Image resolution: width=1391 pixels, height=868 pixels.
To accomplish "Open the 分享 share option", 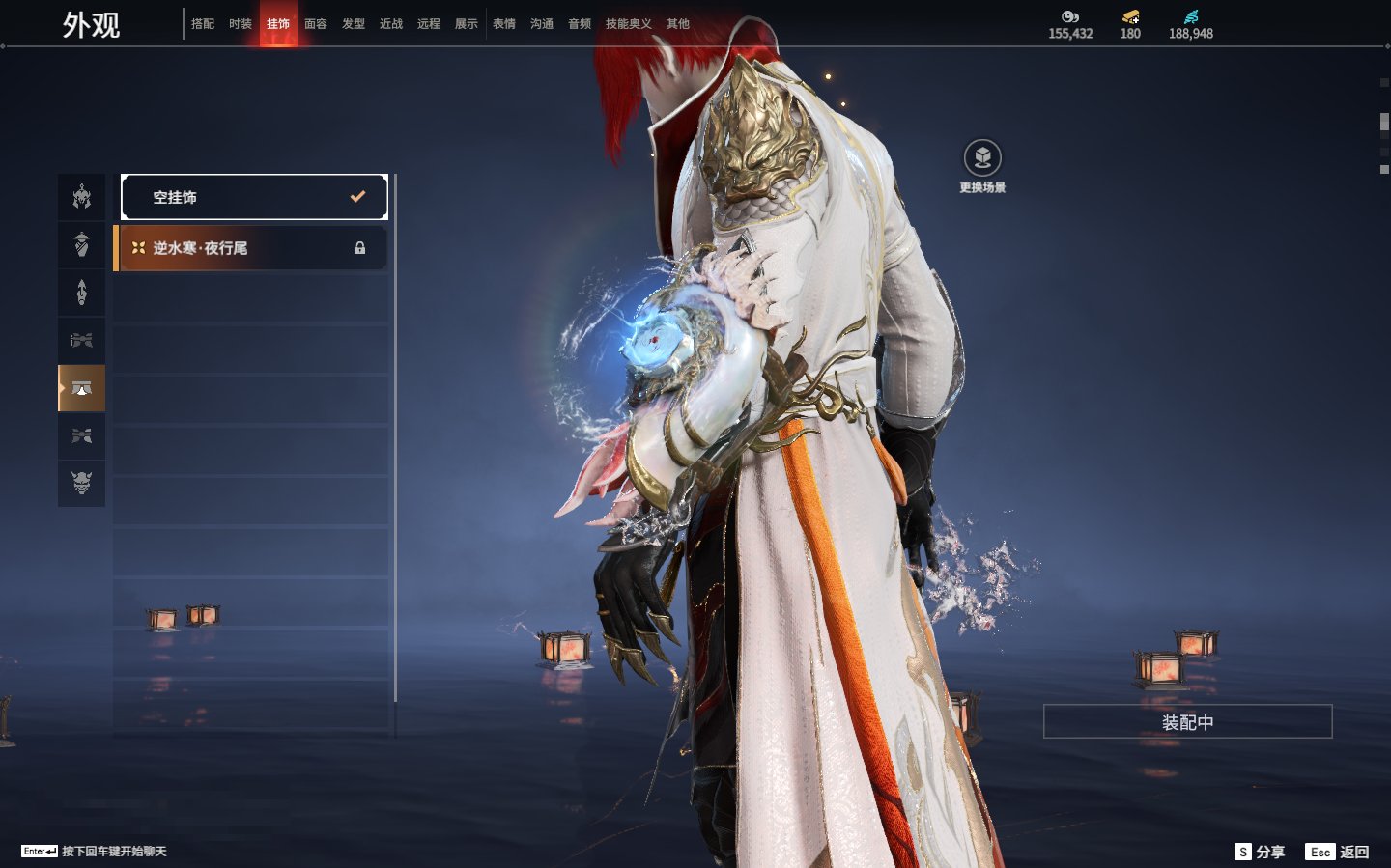I will pos(1260,852).
